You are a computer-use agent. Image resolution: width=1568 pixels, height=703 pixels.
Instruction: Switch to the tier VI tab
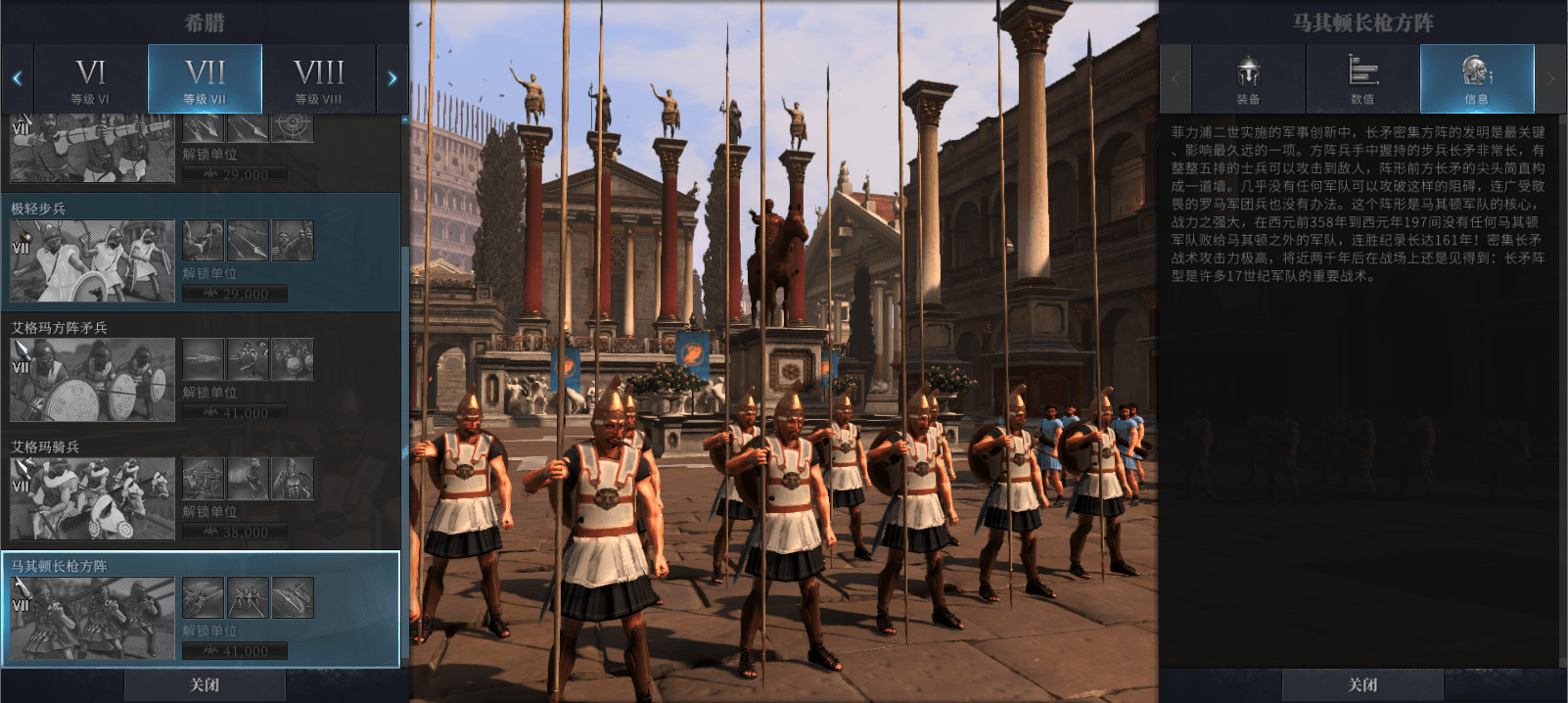[x=90, y=79]
